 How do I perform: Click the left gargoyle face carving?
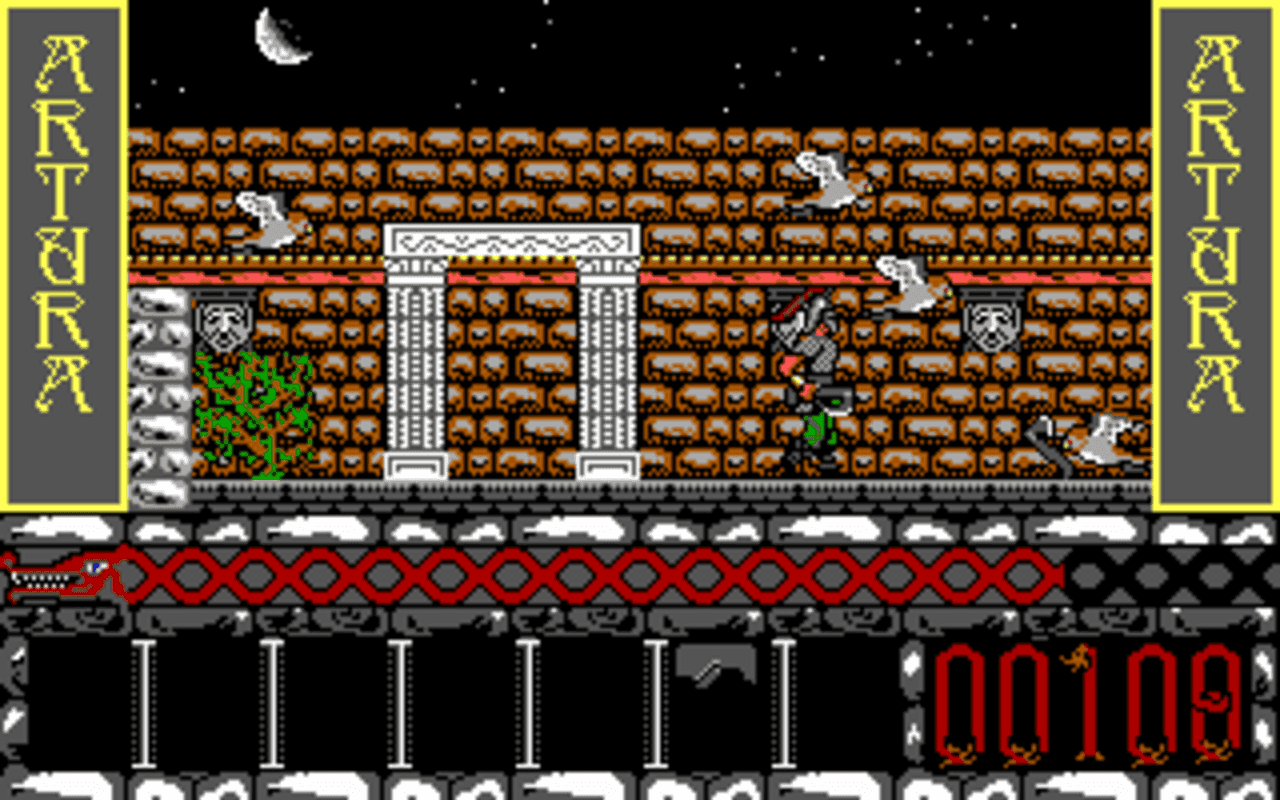click(222, 320)
